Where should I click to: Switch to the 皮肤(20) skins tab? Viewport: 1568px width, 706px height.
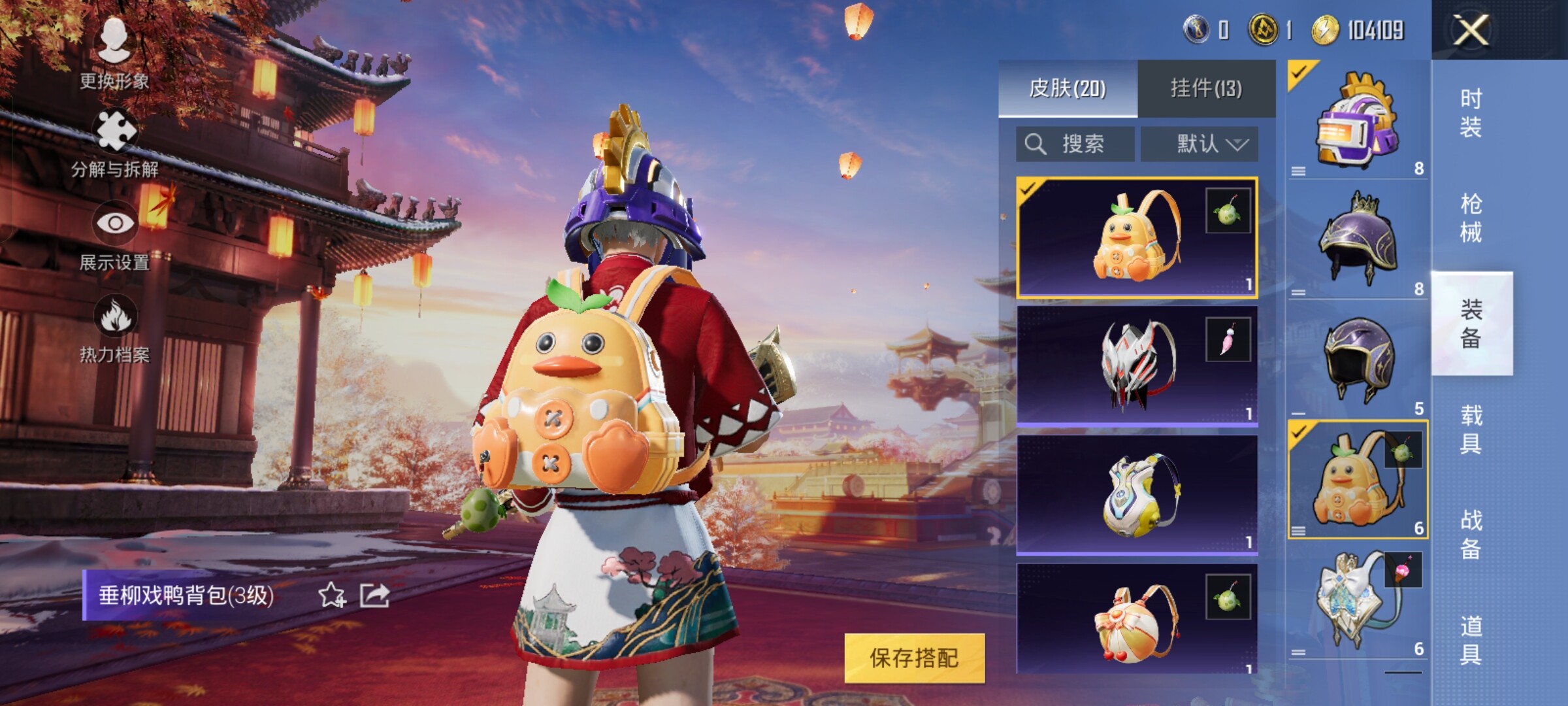(x=1068, y=88)
